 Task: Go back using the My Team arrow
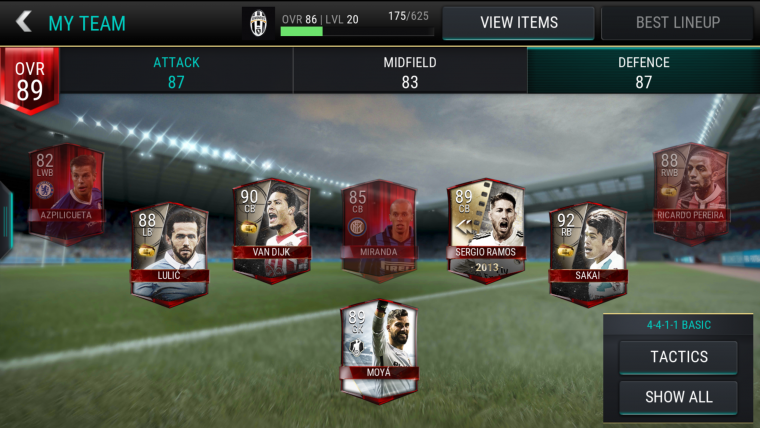24,22
